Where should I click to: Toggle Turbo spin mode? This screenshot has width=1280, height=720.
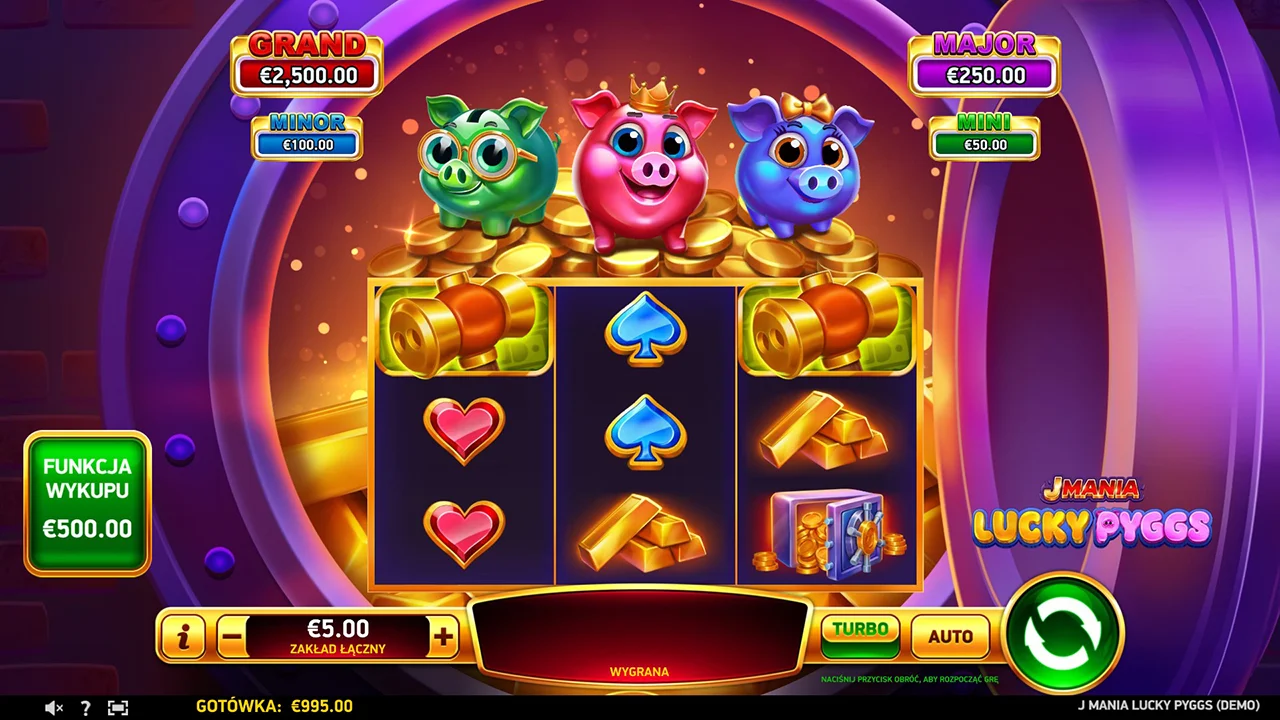[860, 635]
